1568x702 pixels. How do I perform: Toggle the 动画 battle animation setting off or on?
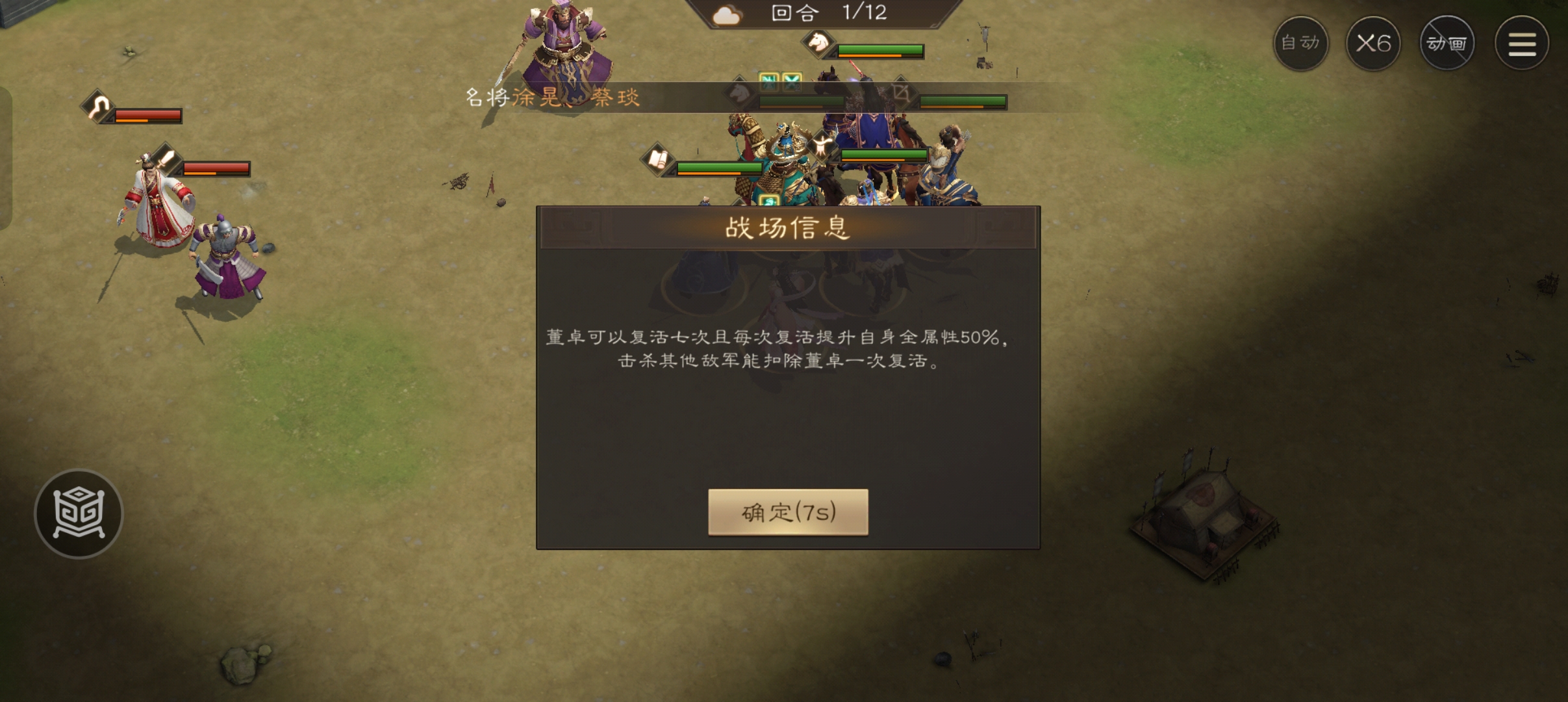(x=1448, y=43)
